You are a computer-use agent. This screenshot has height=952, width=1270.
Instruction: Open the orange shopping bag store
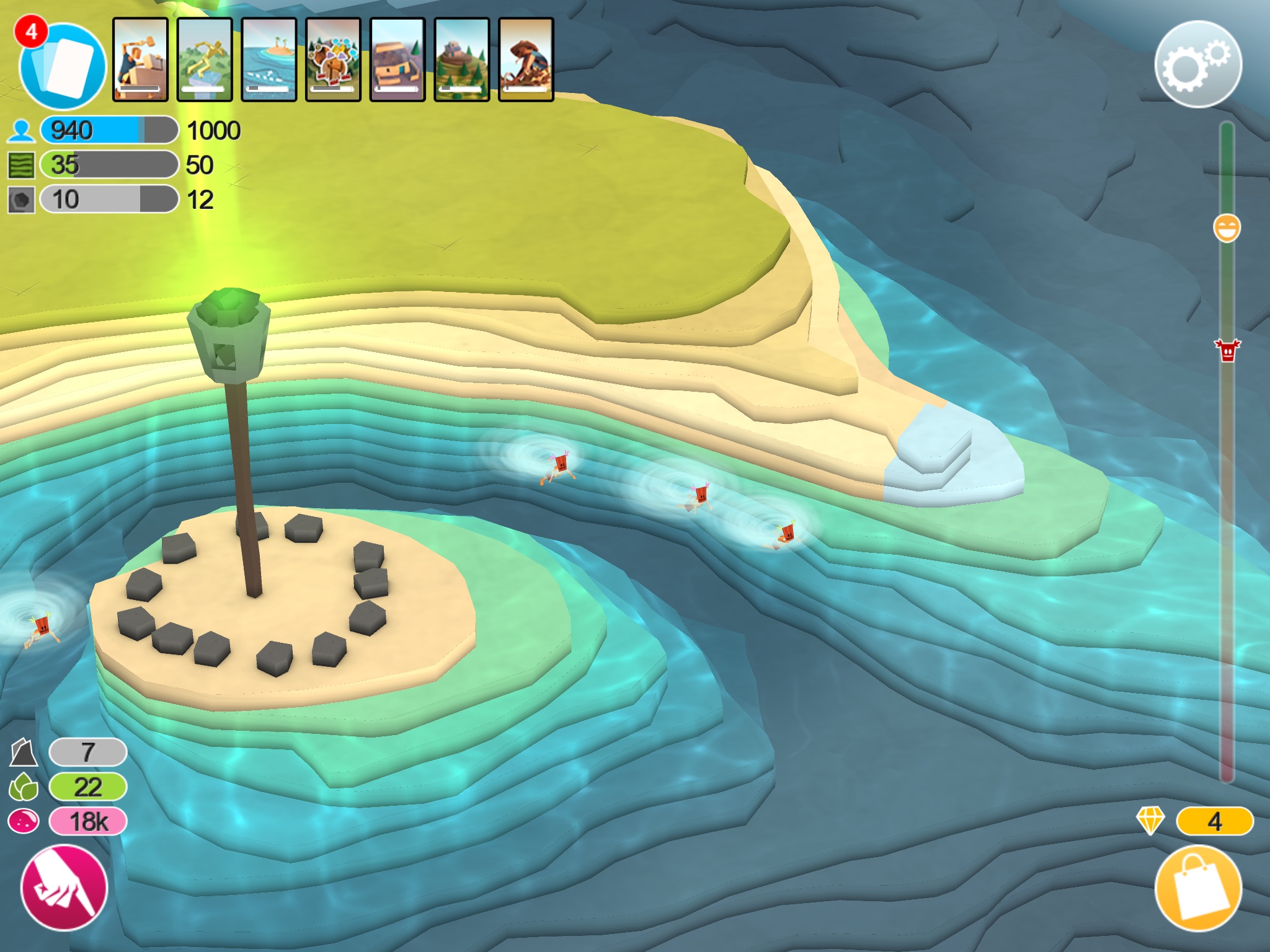1198,888
